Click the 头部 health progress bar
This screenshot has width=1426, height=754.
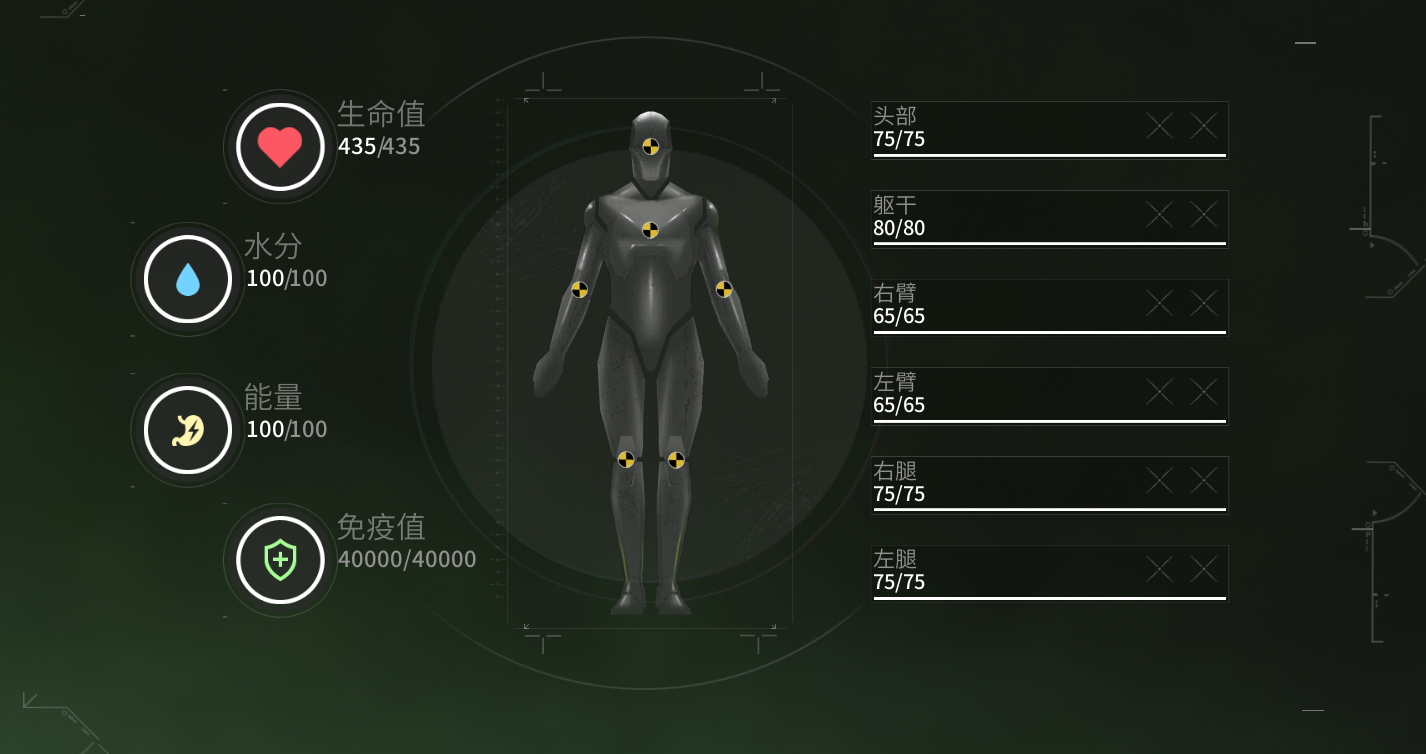[x=1048, y=156]
